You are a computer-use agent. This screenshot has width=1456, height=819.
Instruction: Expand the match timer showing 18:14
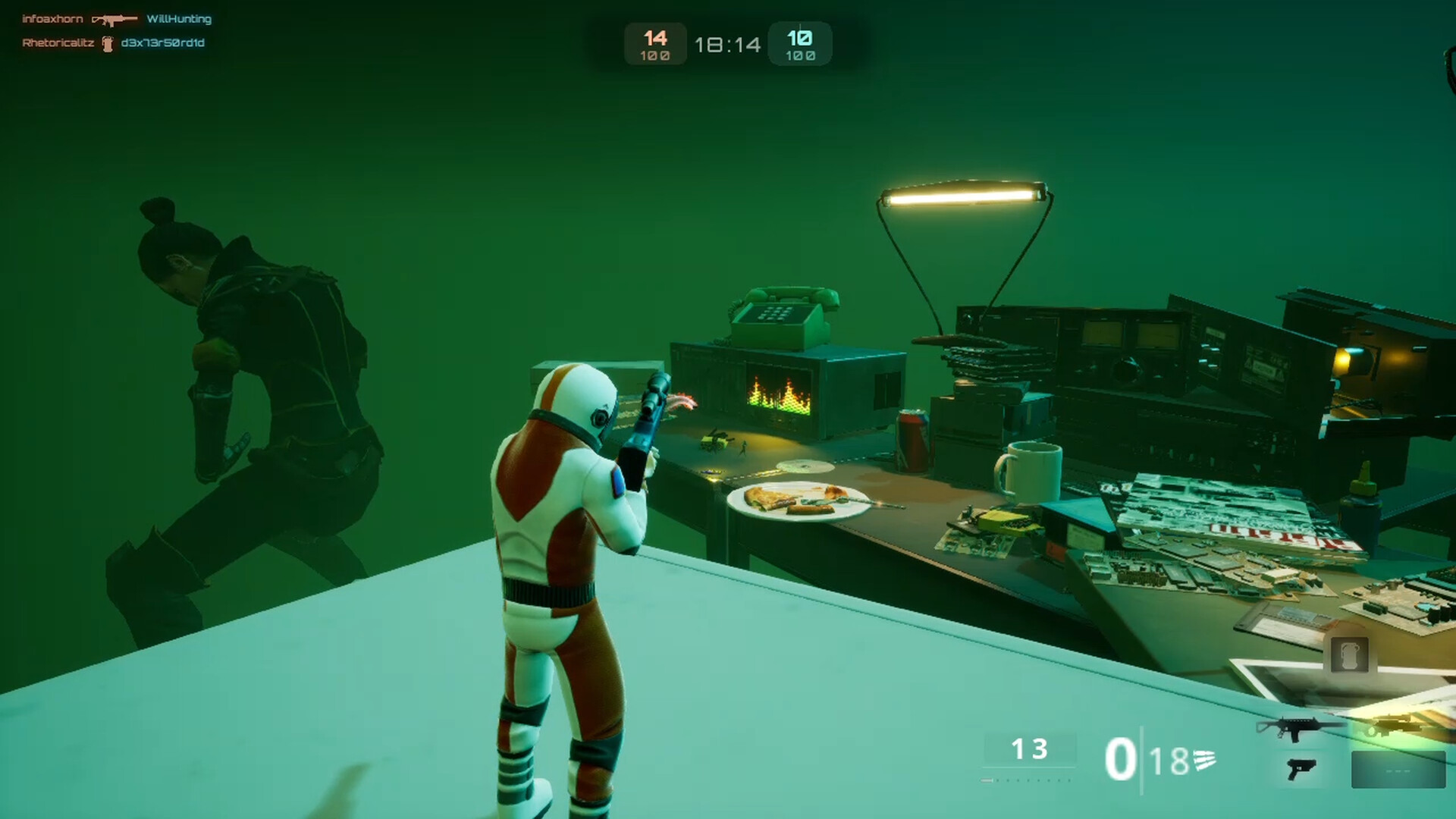[x=728, y=44]
